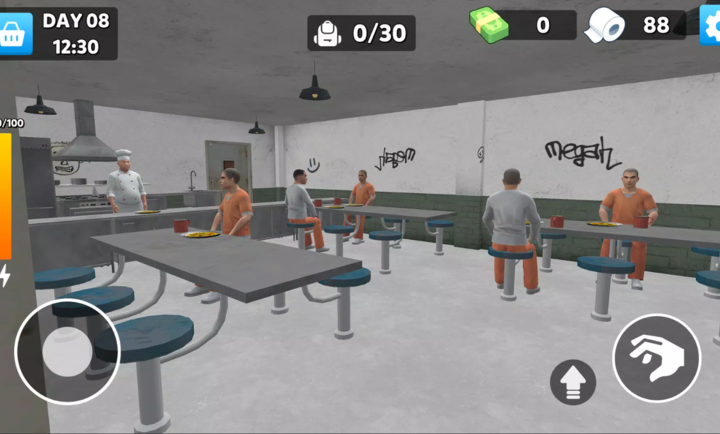Open the shop basket button
The height and width of the screenshot is (434, 720).
pos(16,34)
